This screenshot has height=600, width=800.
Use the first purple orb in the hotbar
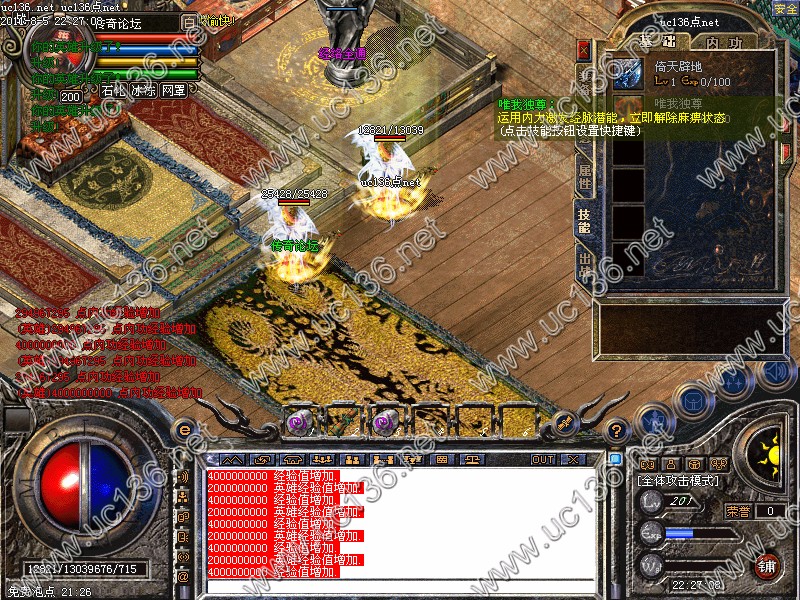(298, 423)
